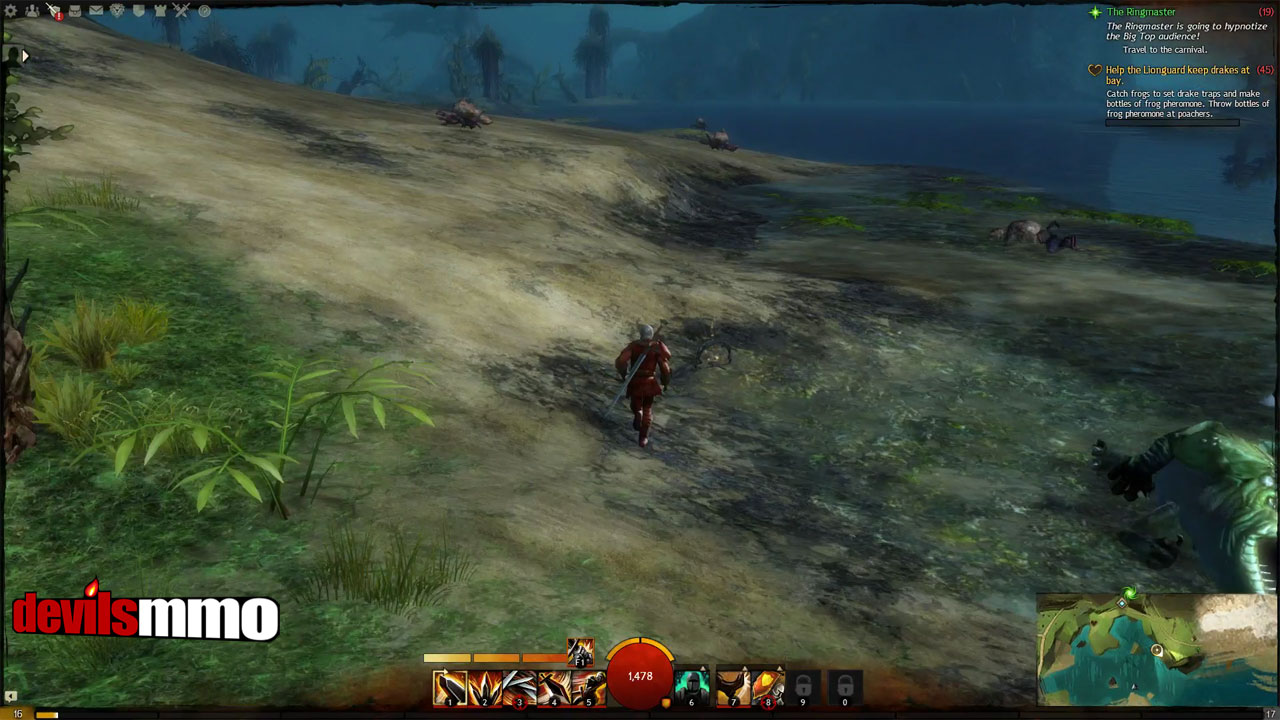Click the question mark help icon
Viewport: 1280px width, 720px height.
[204, 11]
